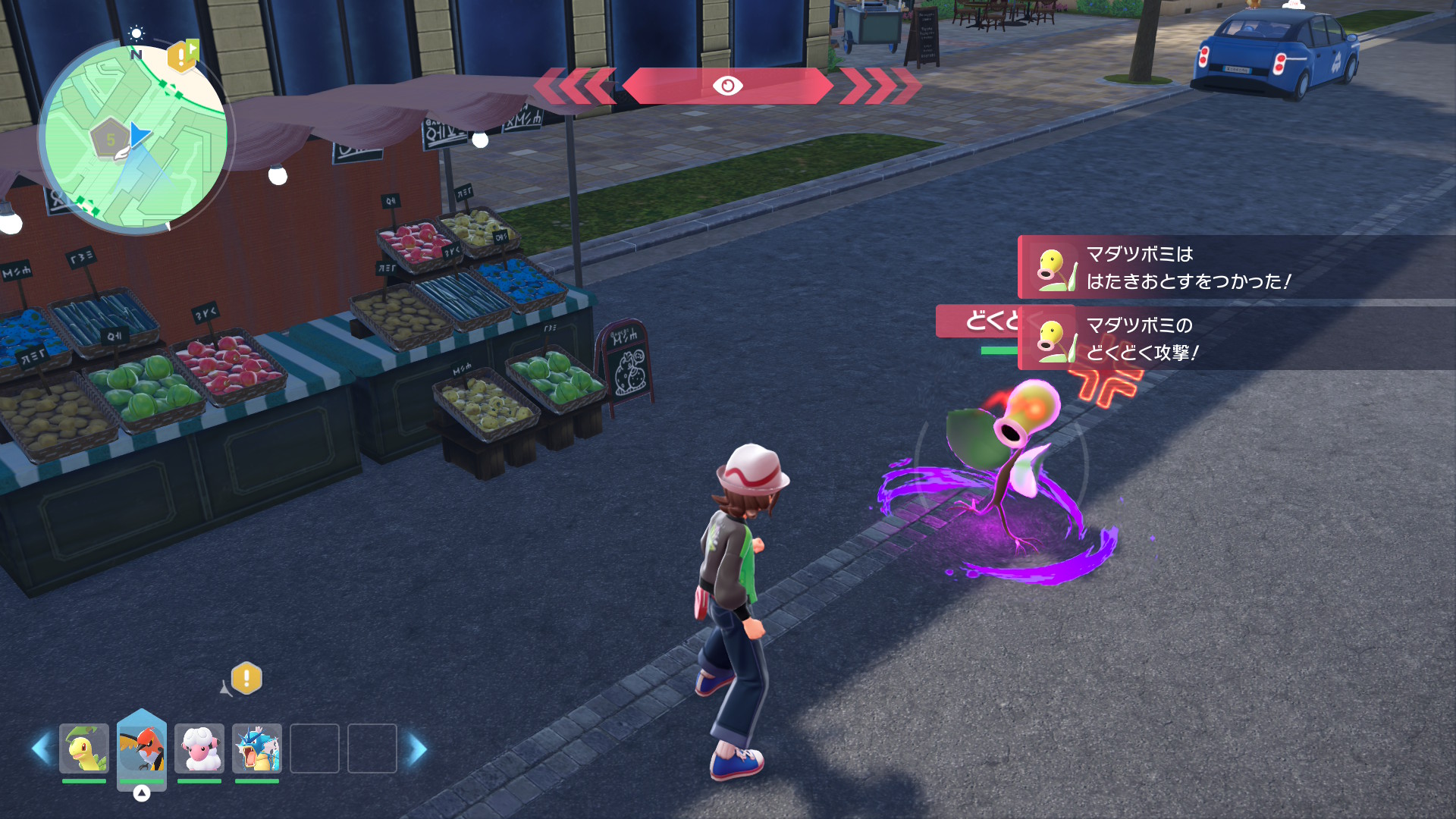
Task: Pick the Gyarados party slot
Action: (x=257, y=748)
